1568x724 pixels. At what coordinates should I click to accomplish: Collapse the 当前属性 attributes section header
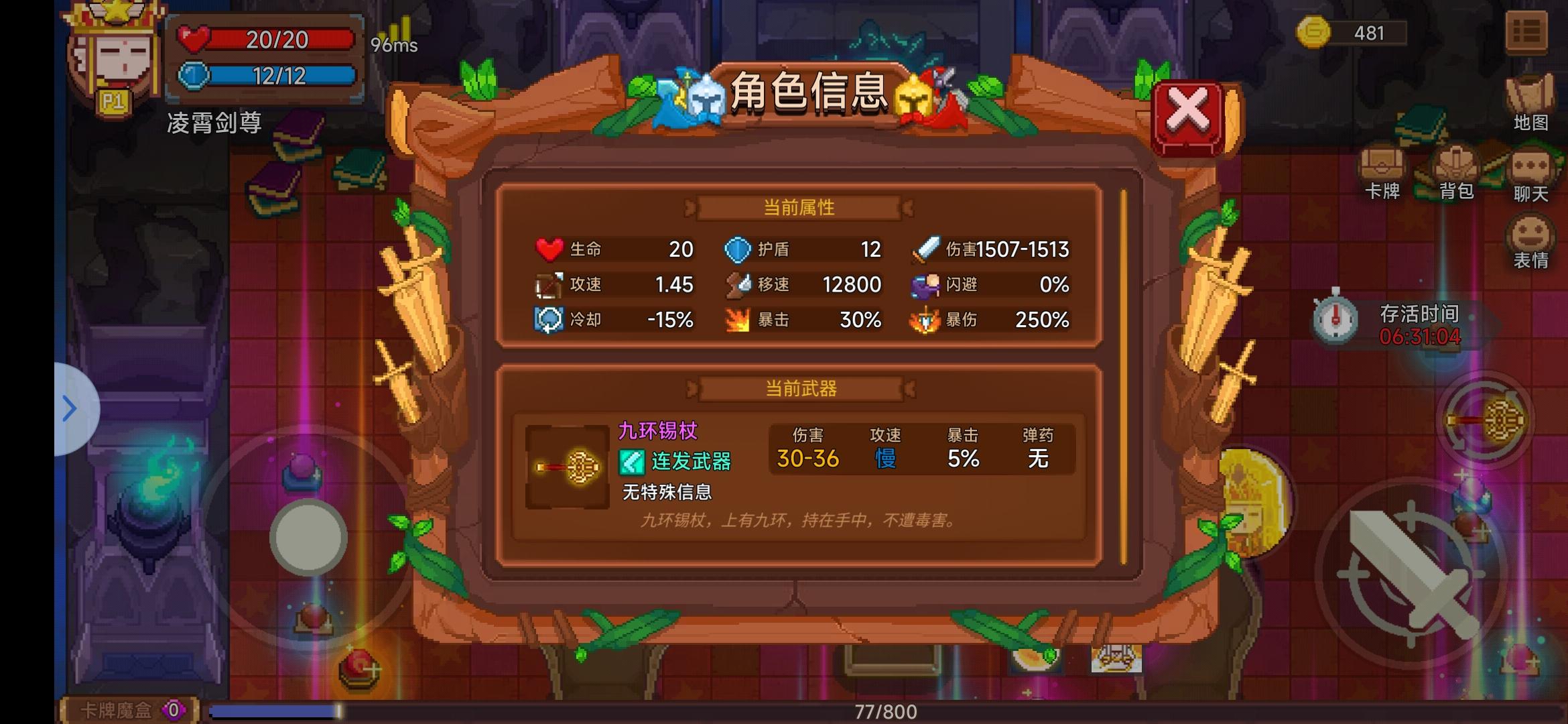click(x=799, y=206)
